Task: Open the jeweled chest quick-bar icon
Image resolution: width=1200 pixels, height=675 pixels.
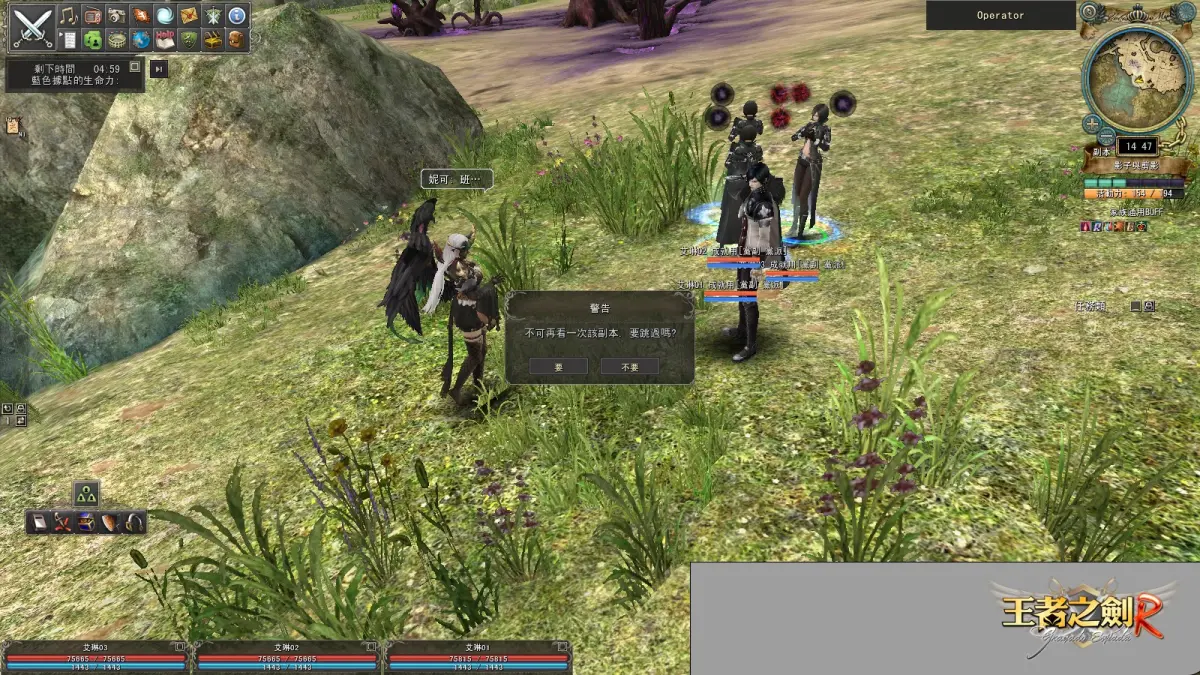Action: coord(86,522)
